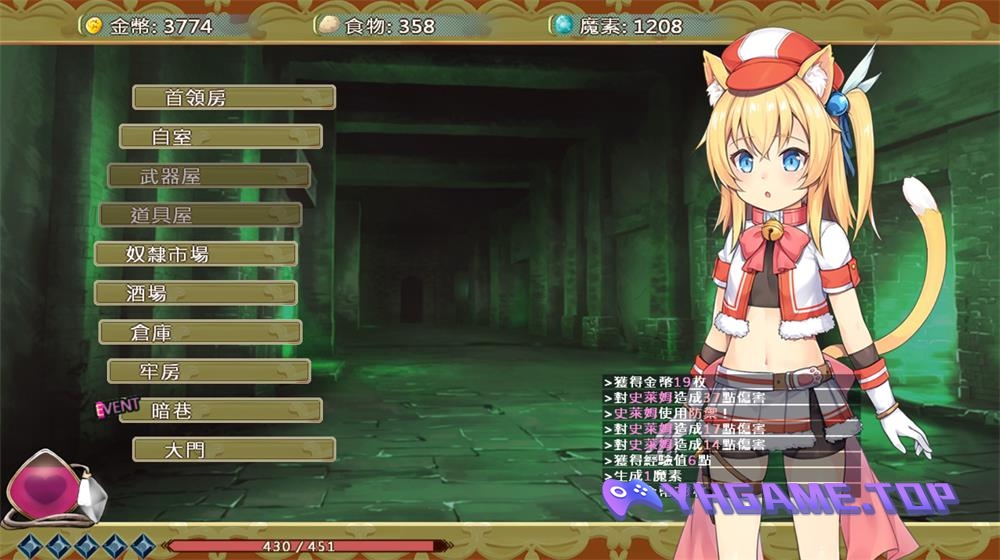Head to the 大門 gate

[234, 450]
